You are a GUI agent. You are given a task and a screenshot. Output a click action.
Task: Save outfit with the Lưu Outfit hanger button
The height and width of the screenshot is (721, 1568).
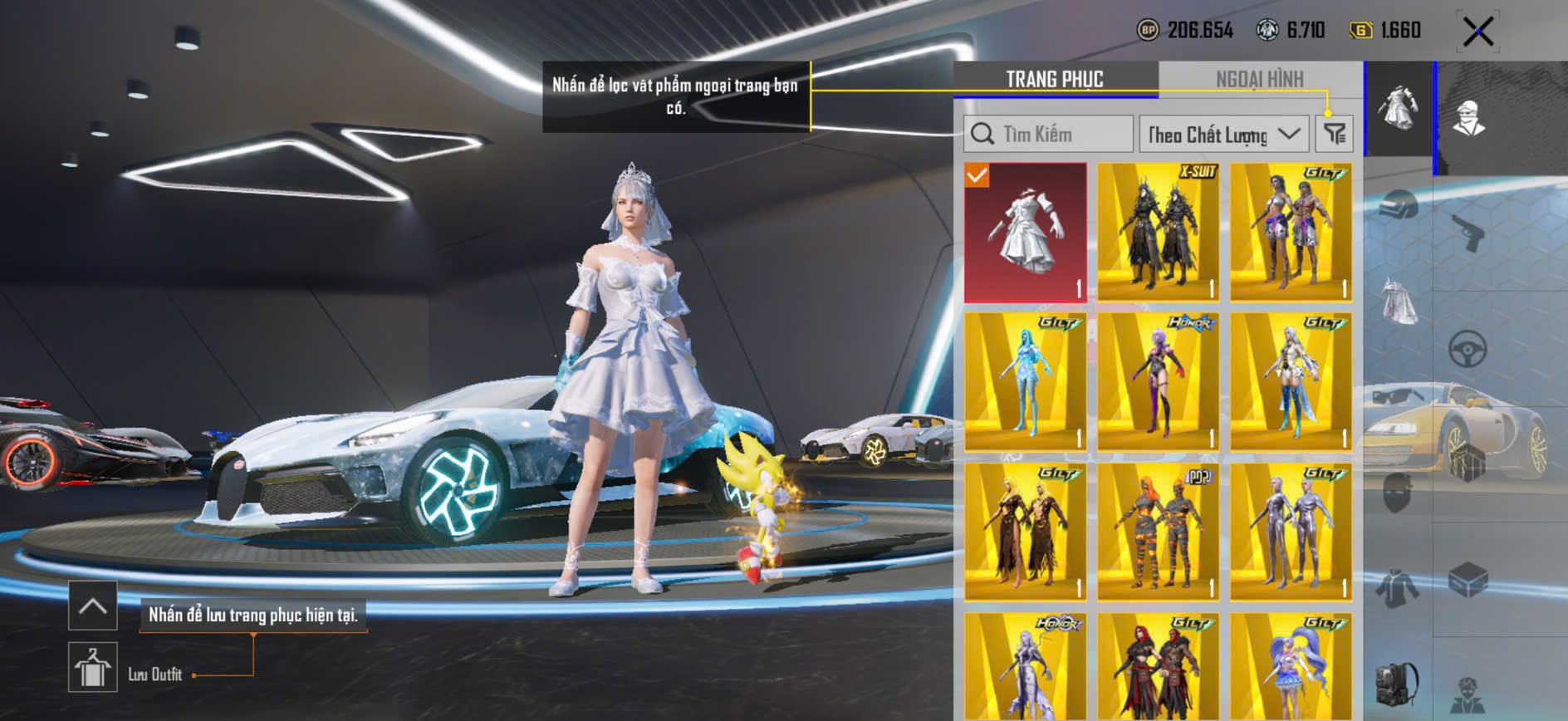coord(92,667)
